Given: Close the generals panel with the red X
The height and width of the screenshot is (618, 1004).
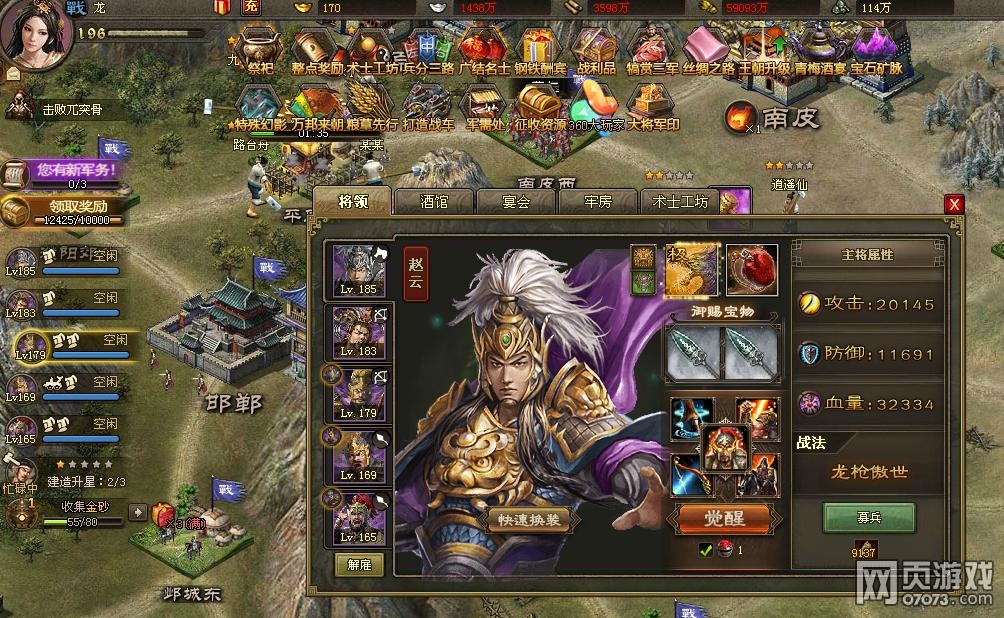Looking at the screenshot, I should tap(954, 204).
